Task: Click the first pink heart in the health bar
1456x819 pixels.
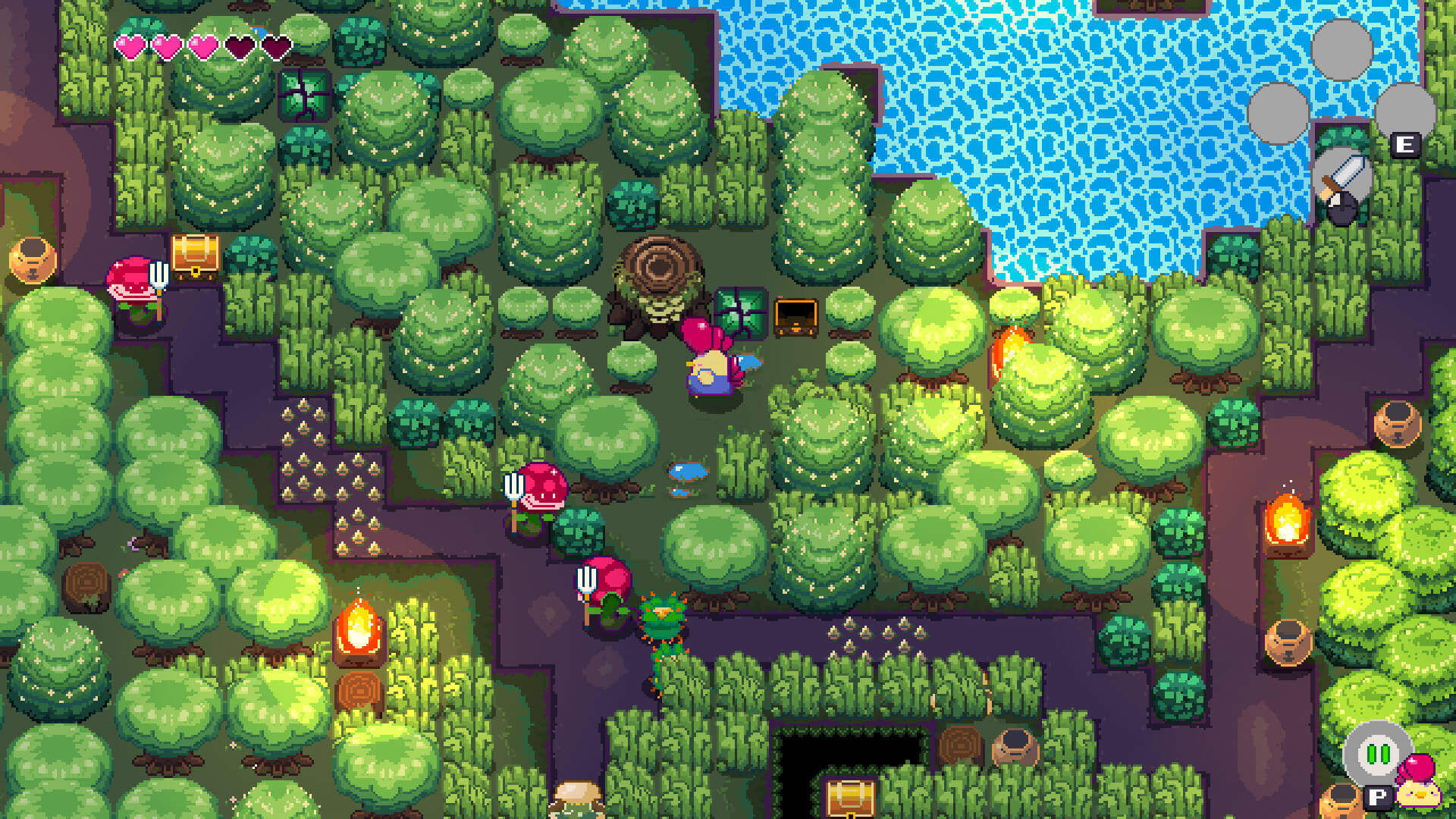Action: [x=133, y=45]
